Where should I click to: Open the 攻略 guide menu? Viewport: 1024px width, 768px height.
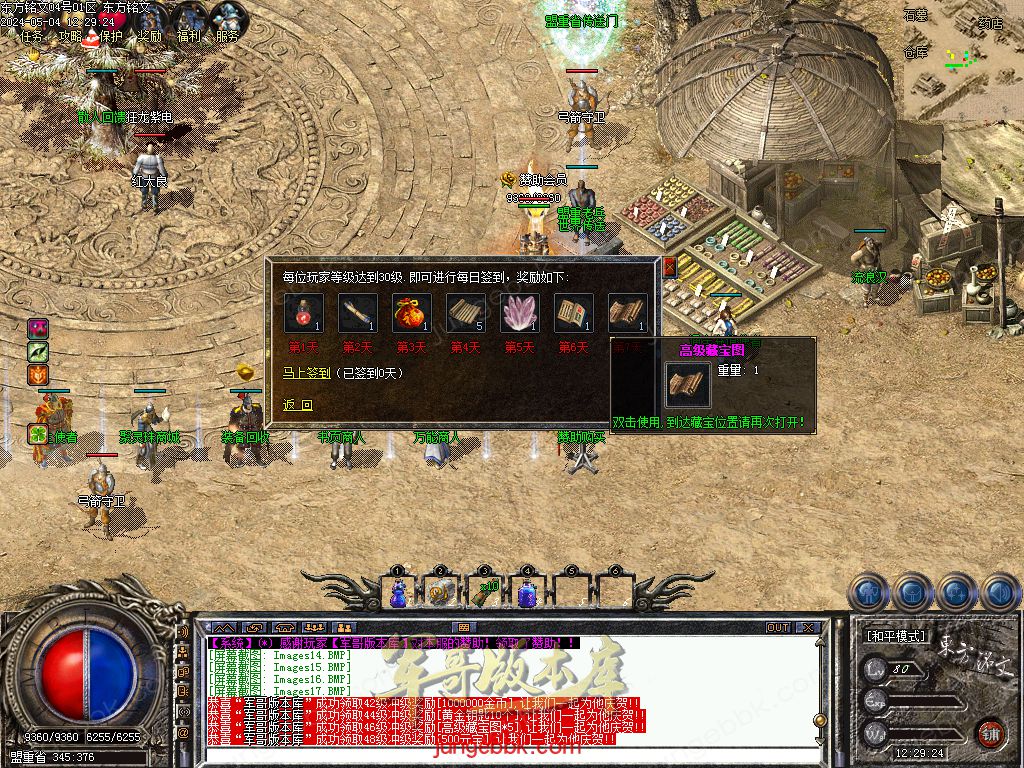click(70, 36)
